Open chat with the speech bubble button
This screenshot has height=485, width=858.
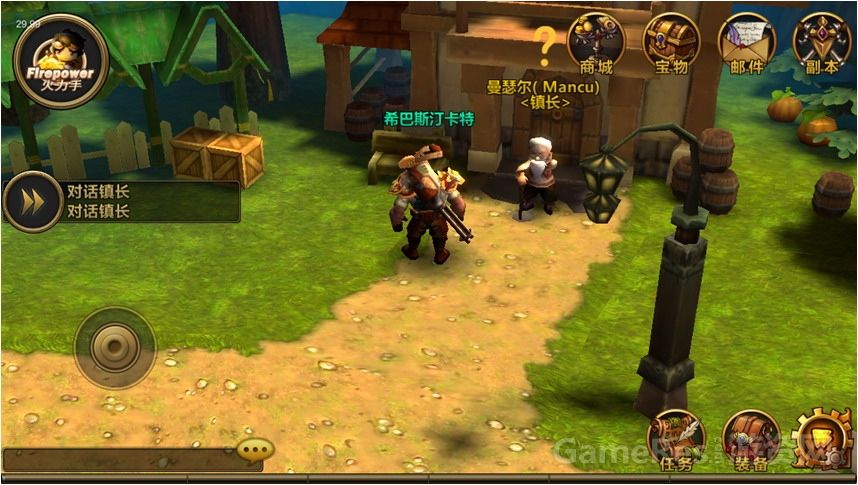pyautogui.click(x=256, y=449)
